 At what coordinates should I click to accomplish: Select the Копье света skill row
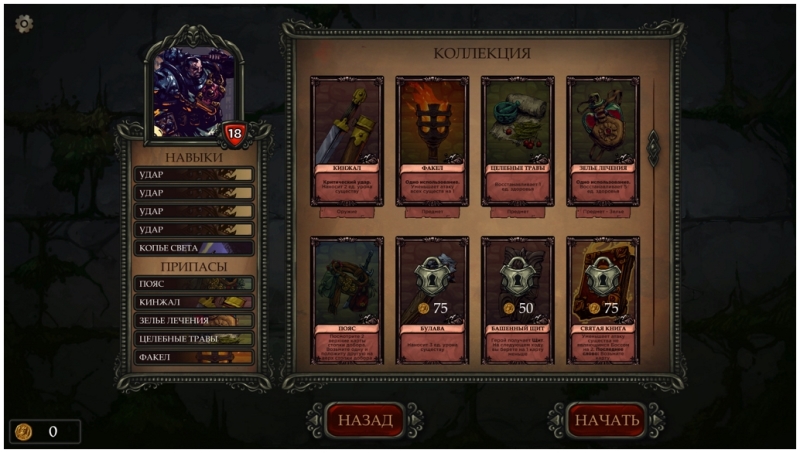pos(194,248)
